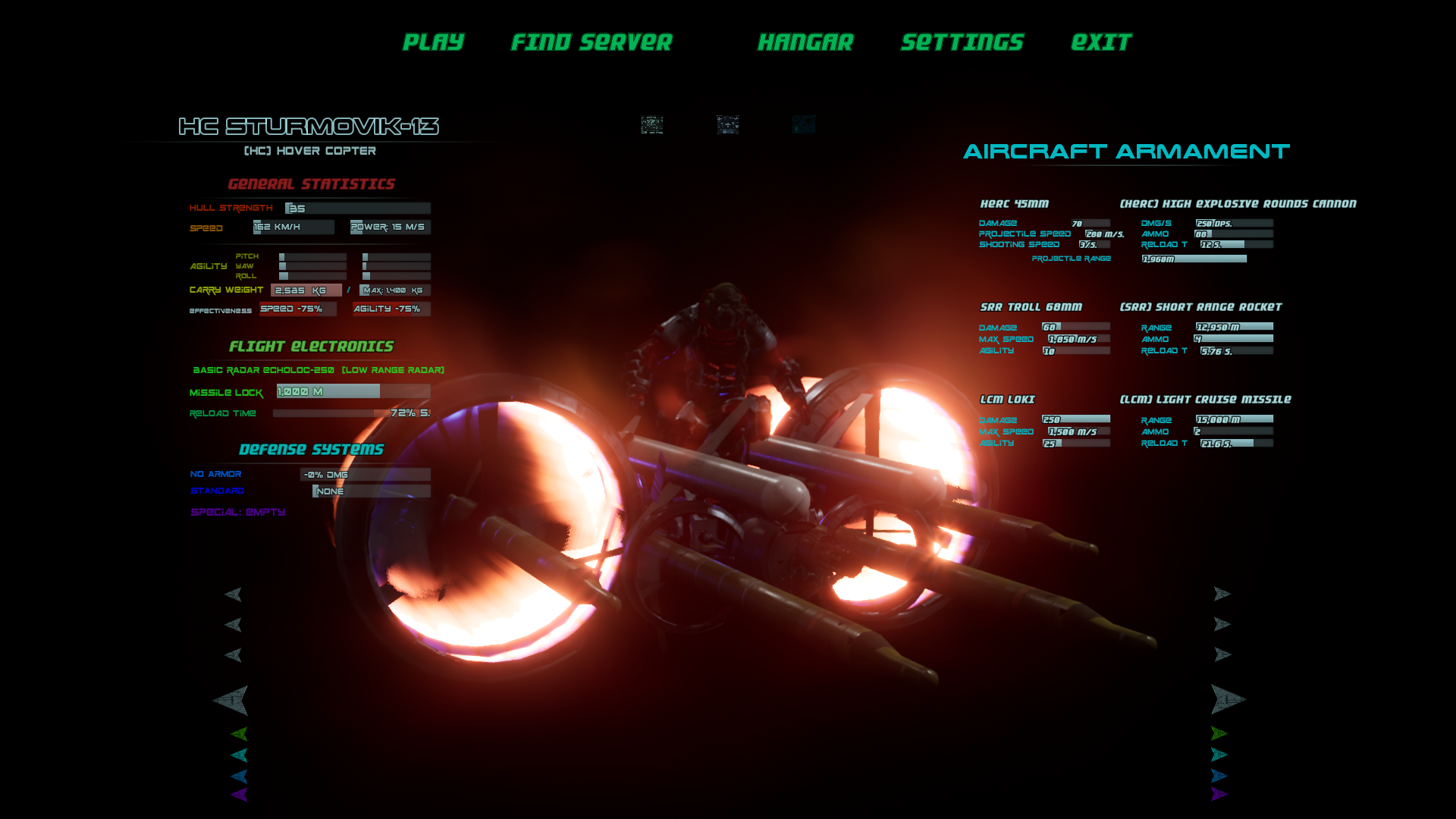Click the green right arrow
The image size is (1456, 819).
coord(1219,733)
